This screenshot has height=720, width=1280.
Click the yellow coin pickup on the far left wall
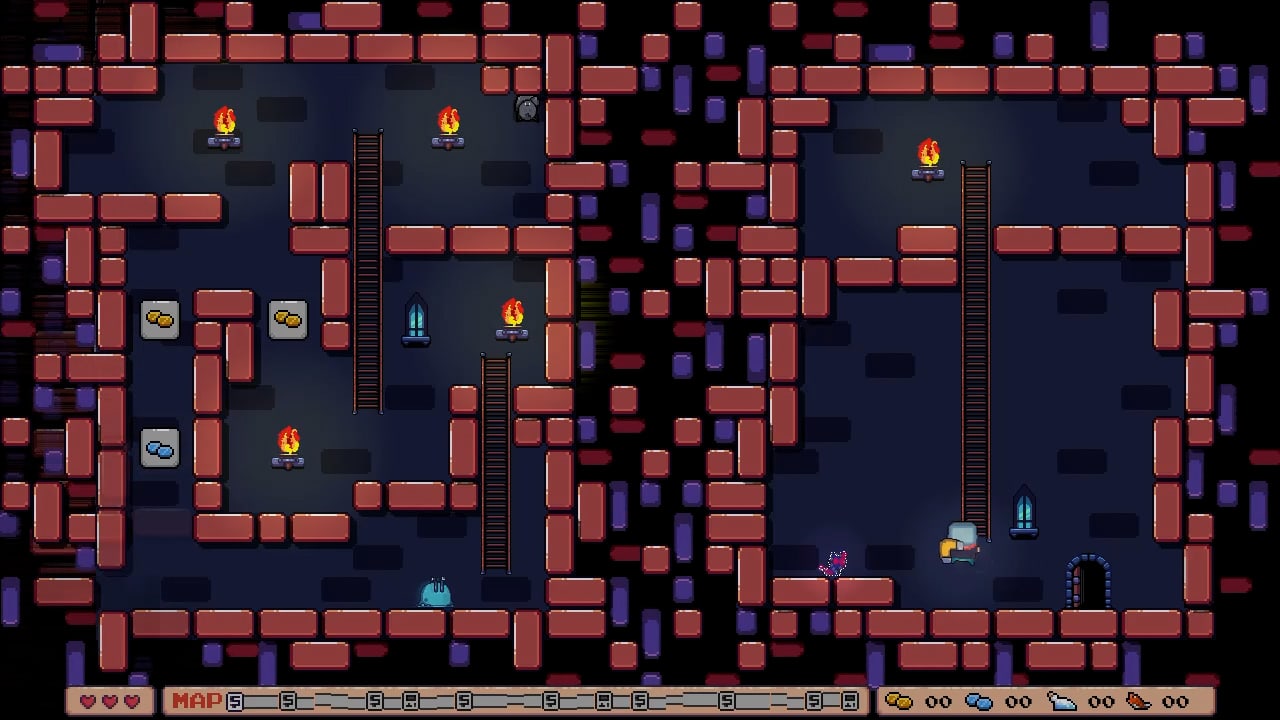pyautogui.click(x=160, y=318)
